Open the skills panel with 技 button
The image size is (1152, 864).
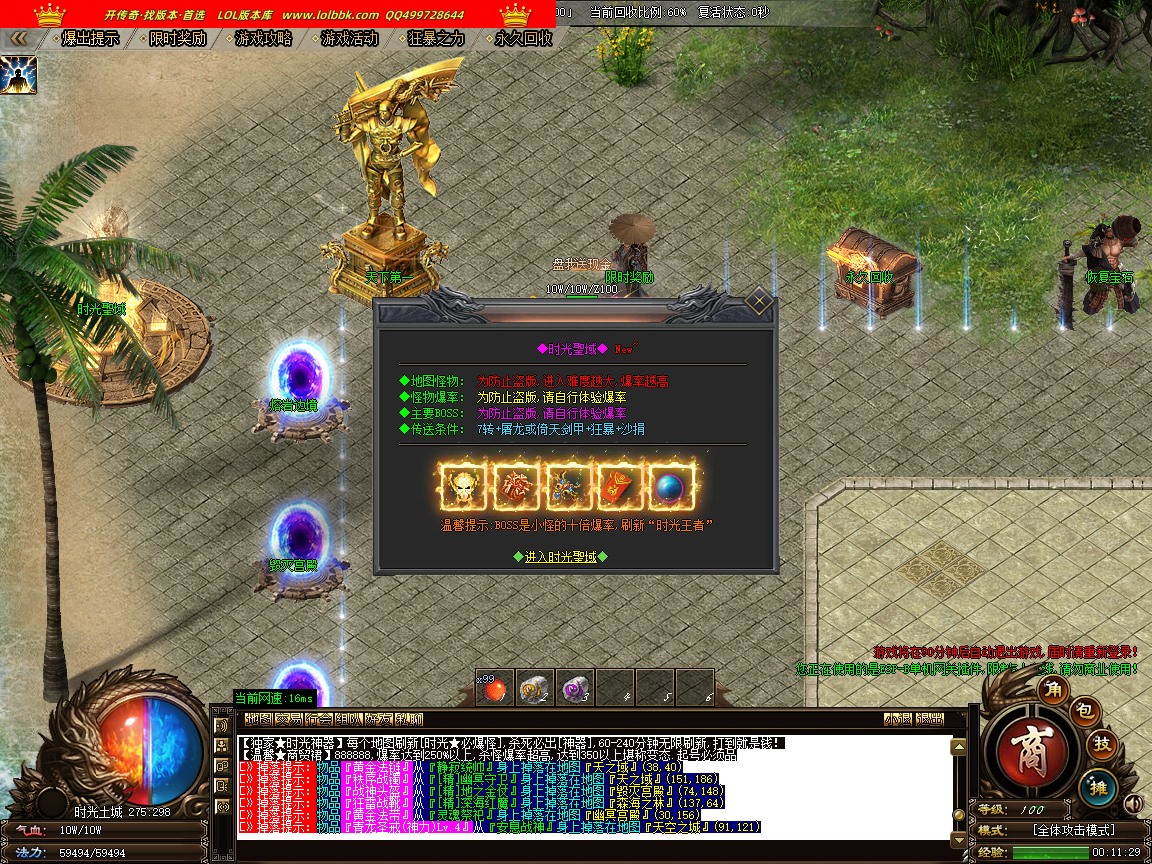coord(1101,744)
